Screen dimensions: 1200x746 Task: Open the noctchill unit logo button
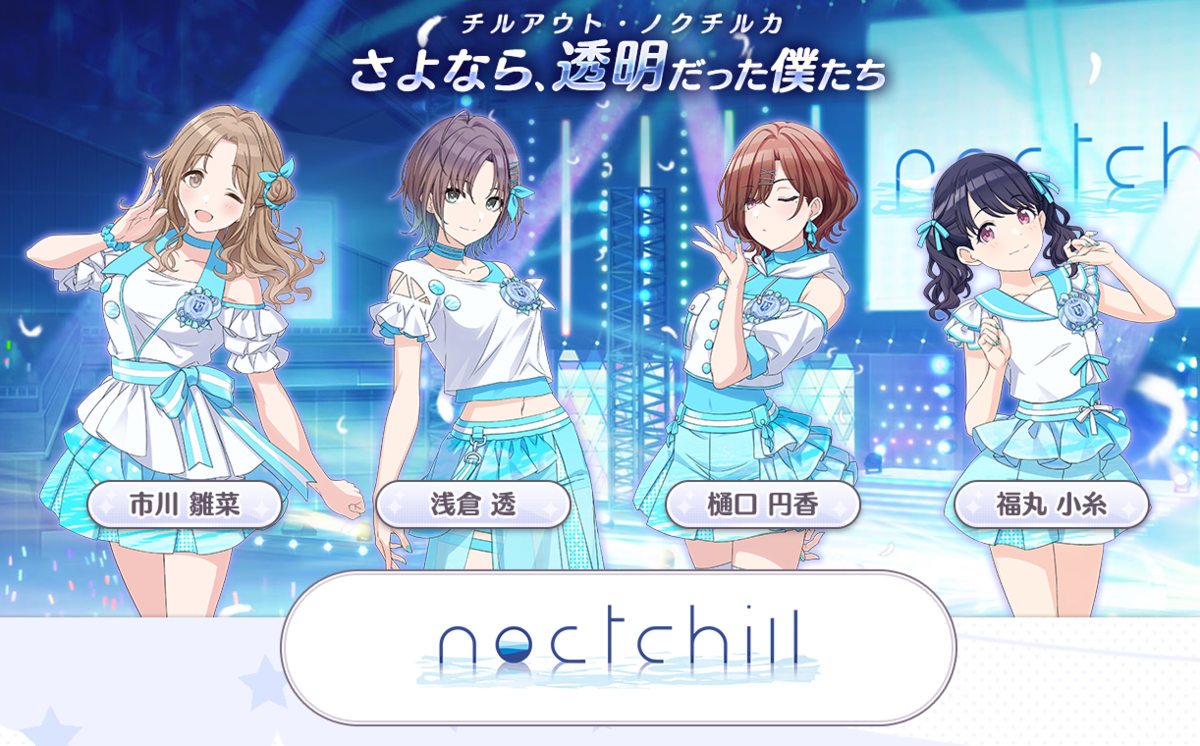coord(617,647)
